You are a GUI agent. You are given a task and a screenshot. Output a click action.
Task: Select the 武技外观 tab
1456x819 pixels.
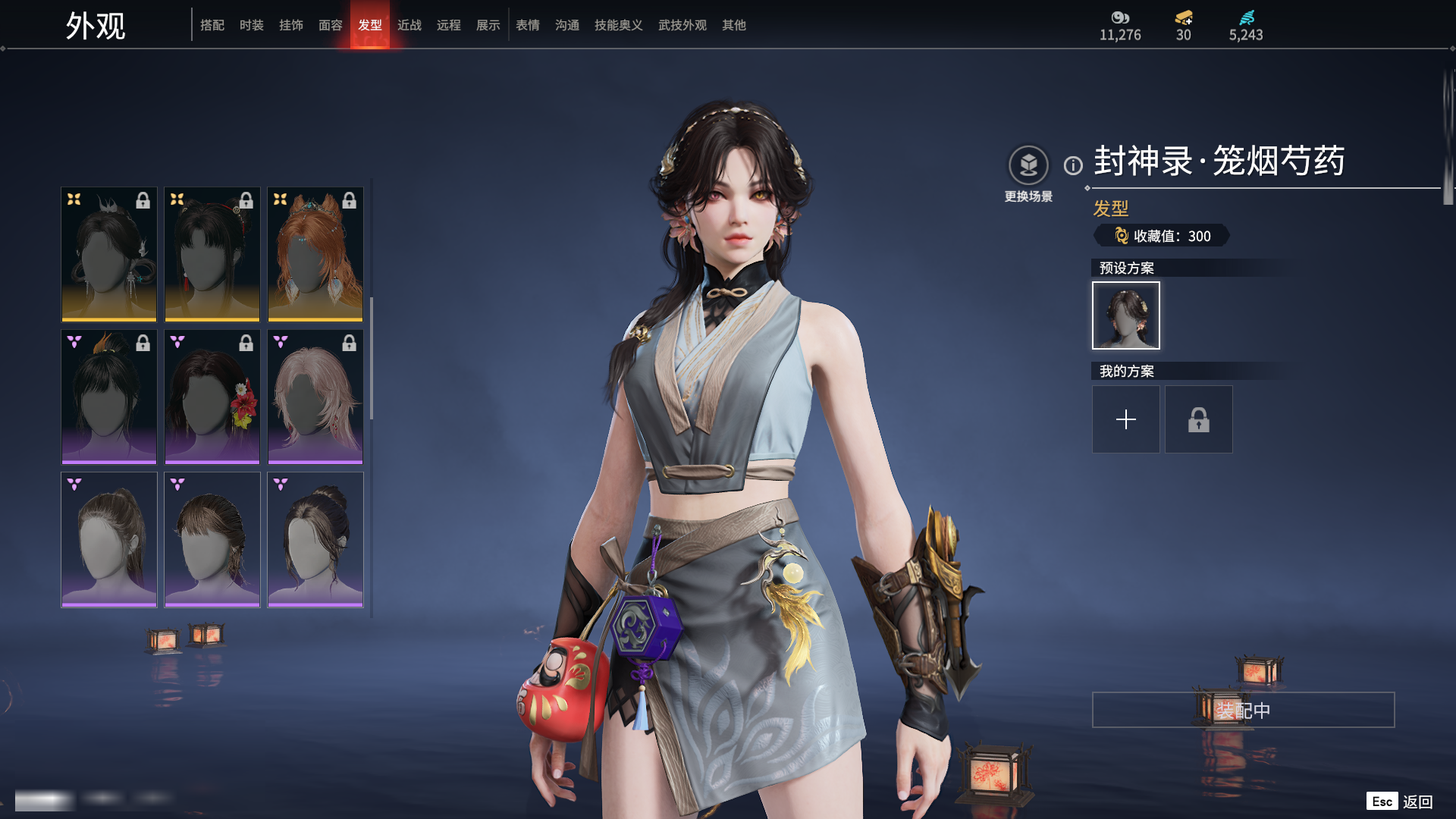click(682, 25)
